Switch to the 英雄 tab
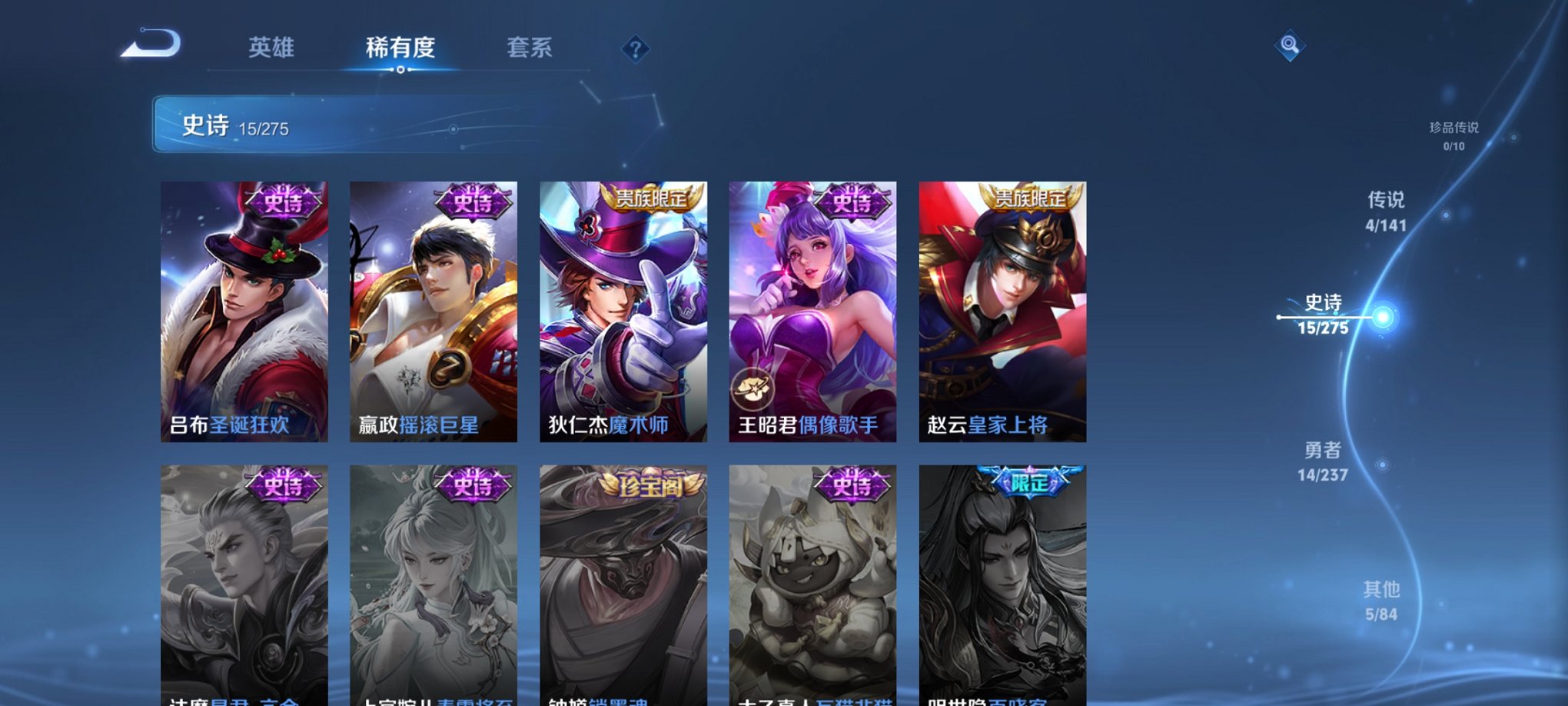 pos(273,48)
